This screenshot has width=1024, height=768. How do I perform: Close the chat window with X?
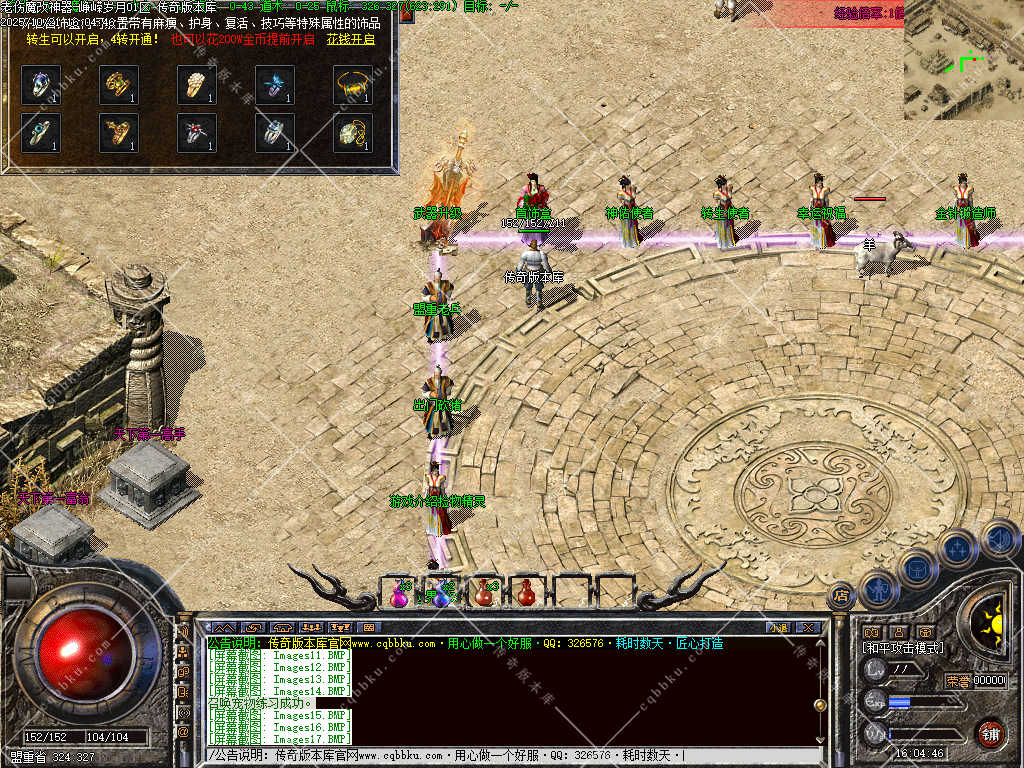[x=808, y=628]
